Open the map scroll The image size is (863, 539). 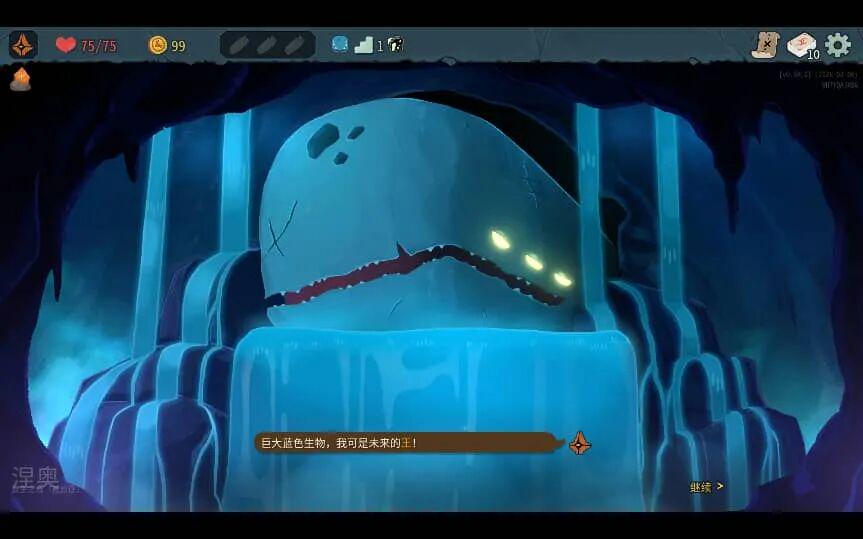pos(765,45)
